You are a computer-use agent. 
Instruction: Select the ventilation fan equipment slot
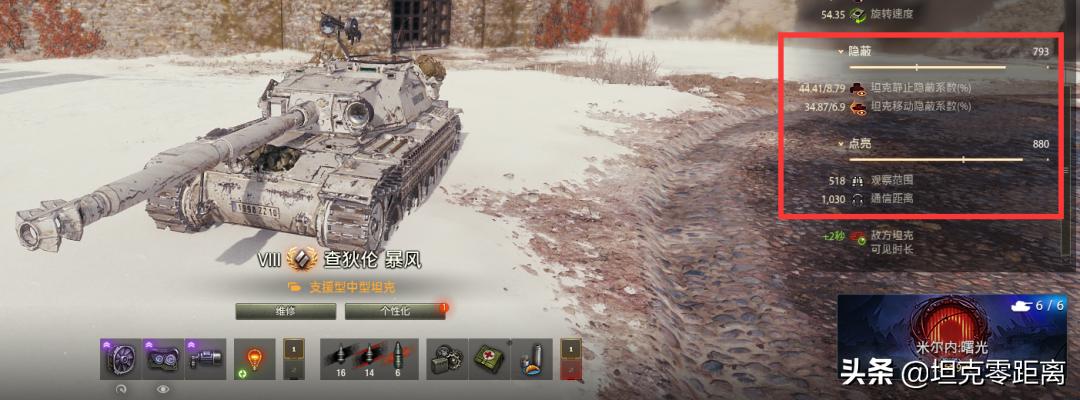click(116, 359)
